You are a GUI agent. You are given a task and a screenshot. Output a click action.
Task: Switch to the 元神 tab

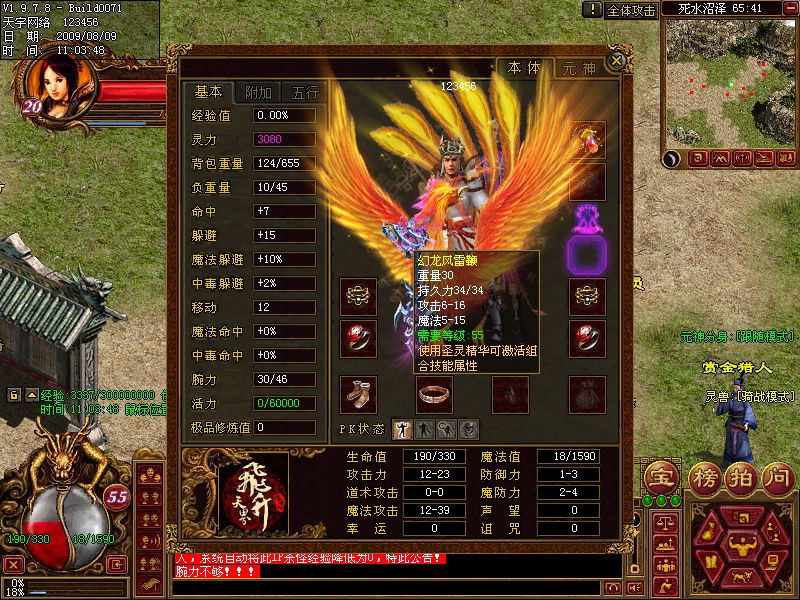tap(579, 69)
